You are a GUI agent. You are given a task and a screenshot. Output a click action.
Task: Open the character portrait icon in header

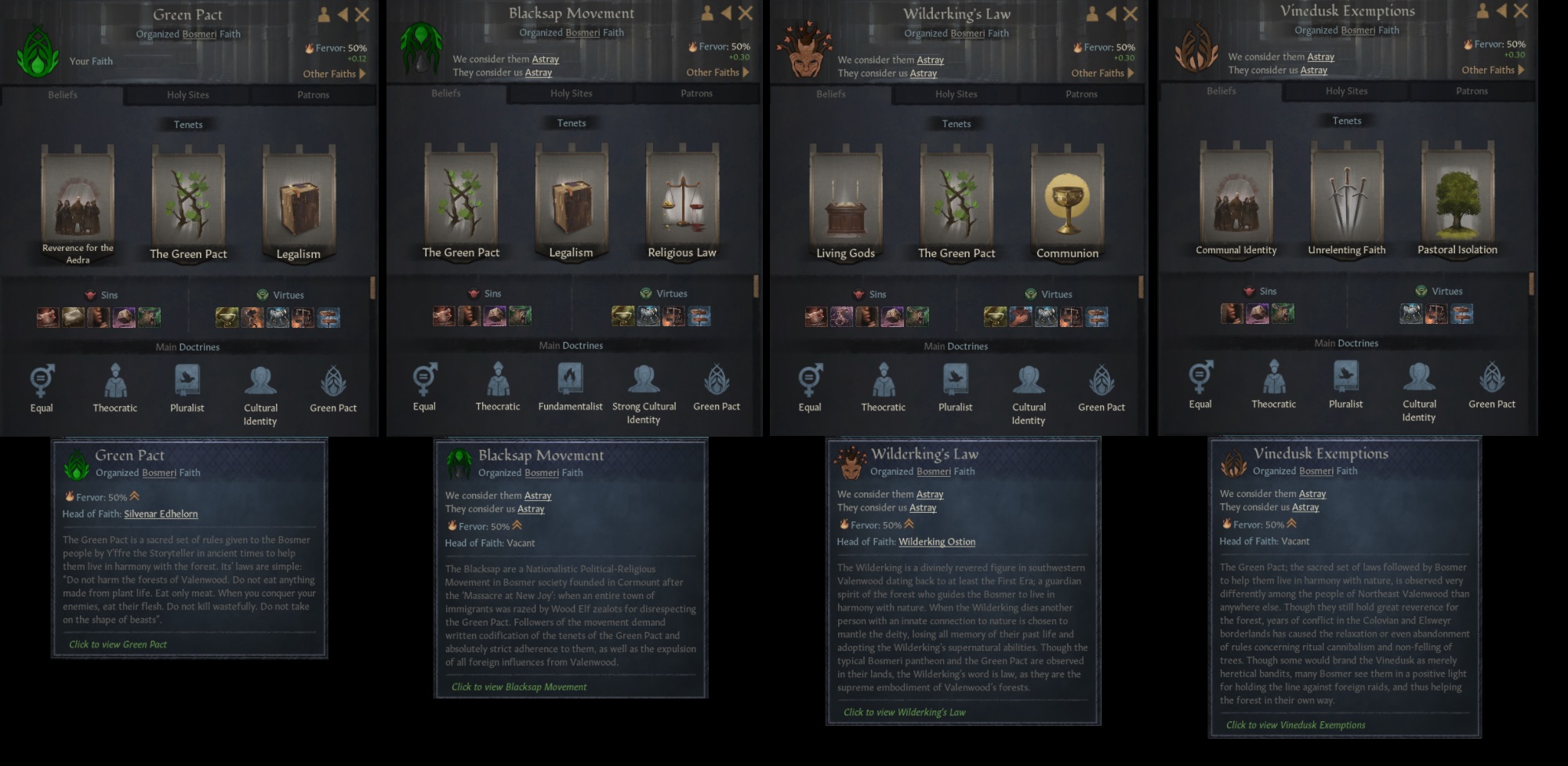(325, 13)
